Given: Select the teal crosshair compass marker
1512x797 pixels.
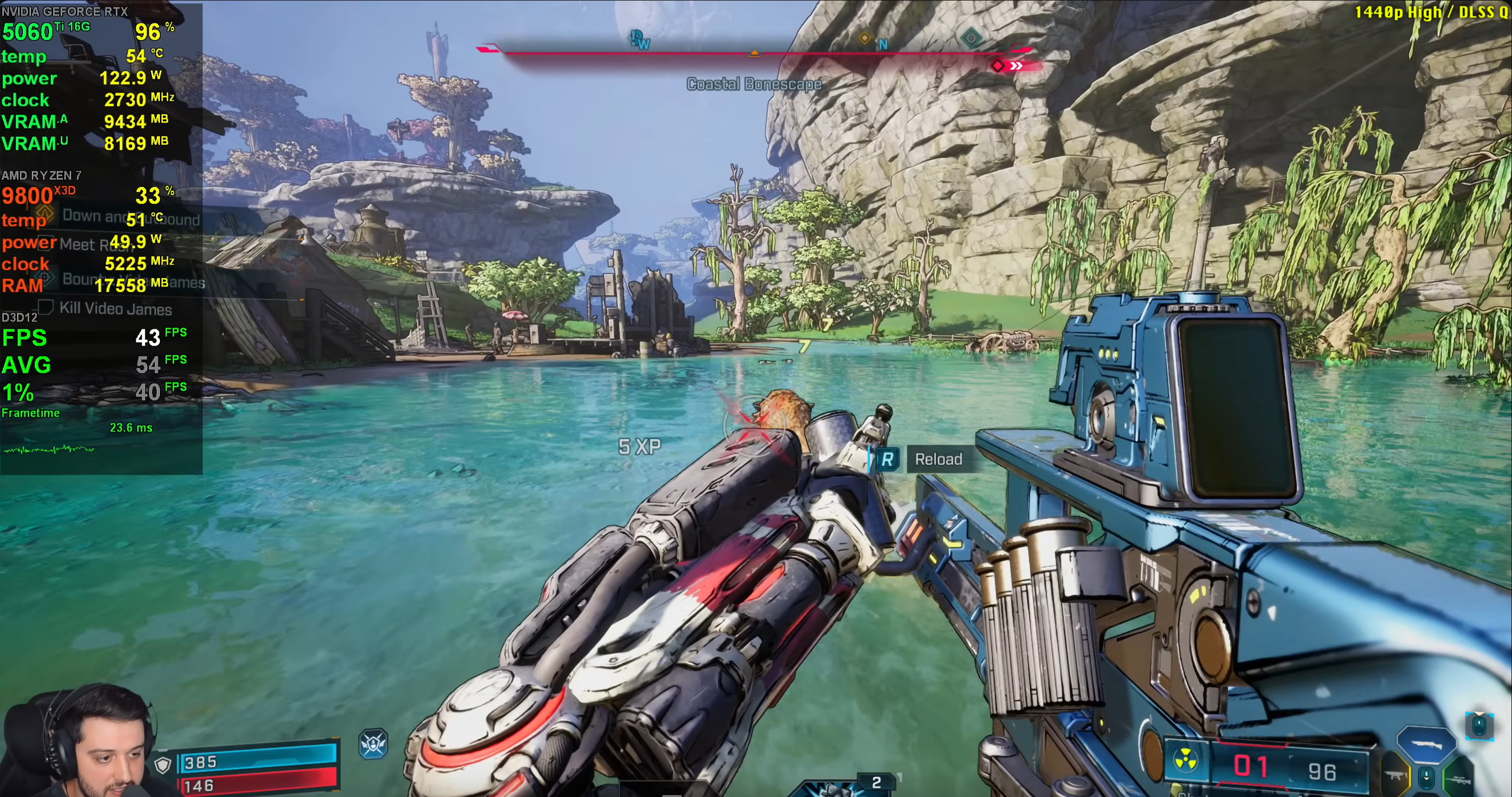Looking at the screenshot, I should click(971, 39).
